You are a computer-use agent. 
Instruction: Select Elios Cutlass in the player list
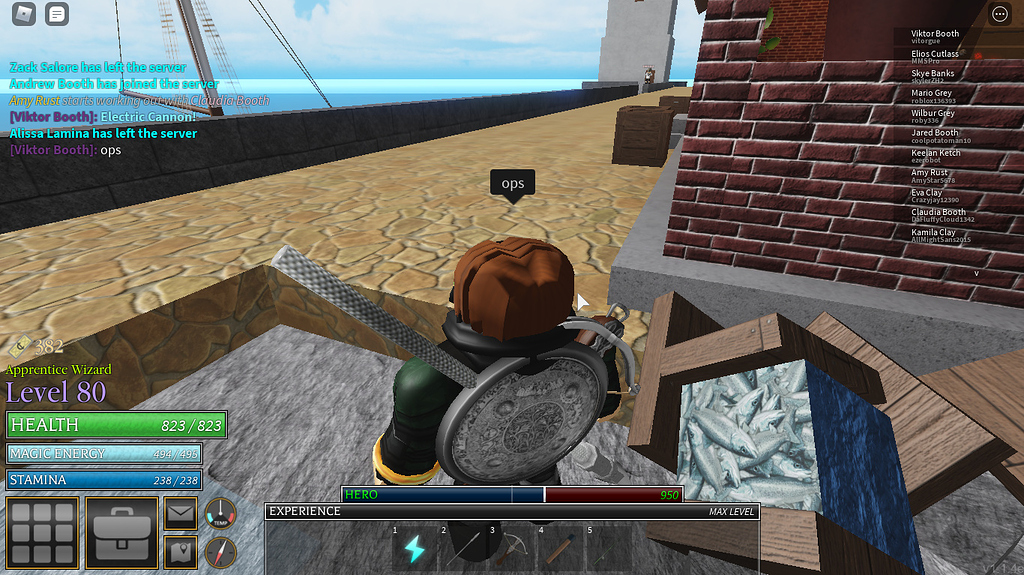click(x=935, y=57)
